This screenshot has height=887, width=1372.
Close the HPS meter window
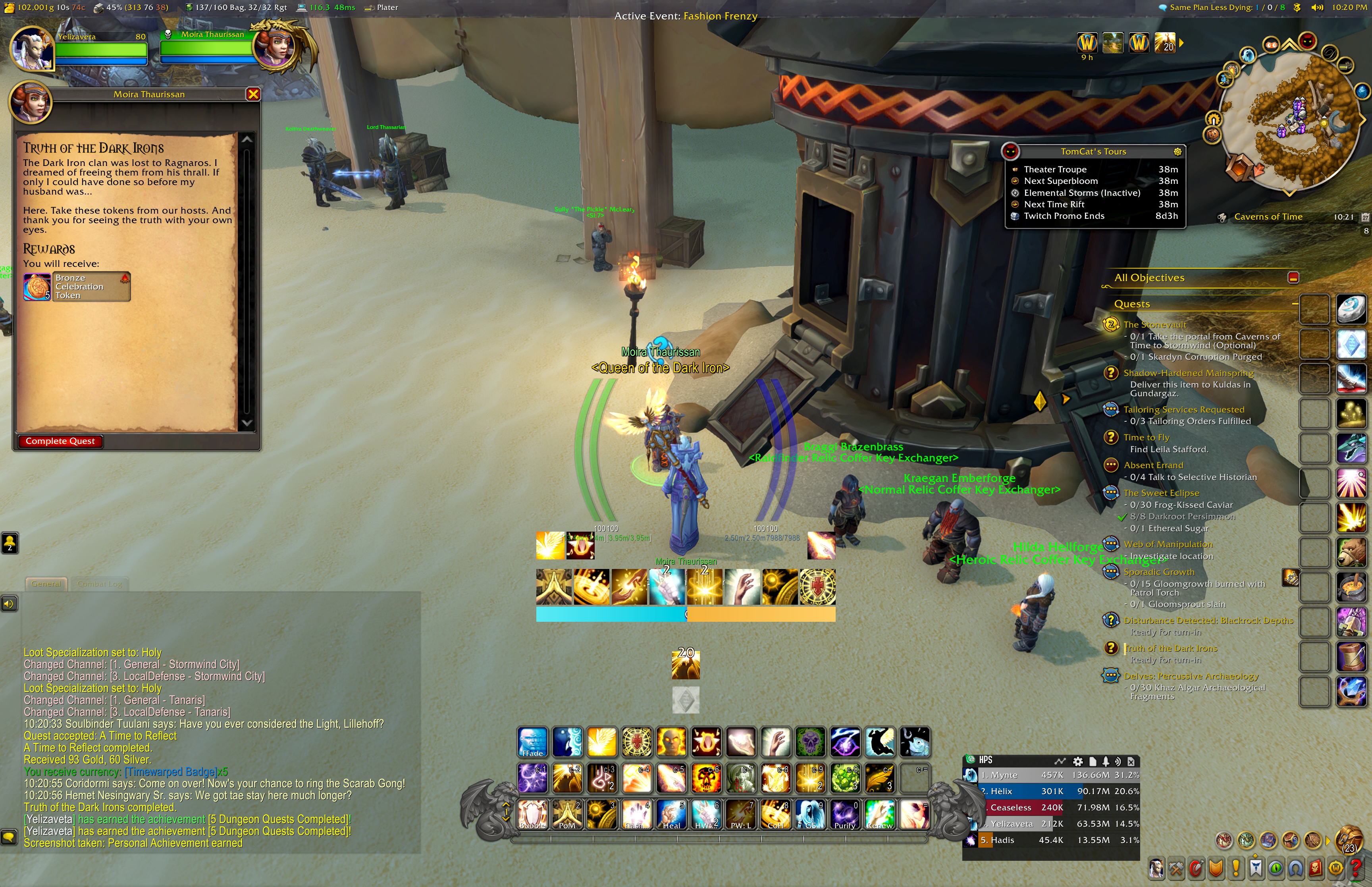(1131, 761)
